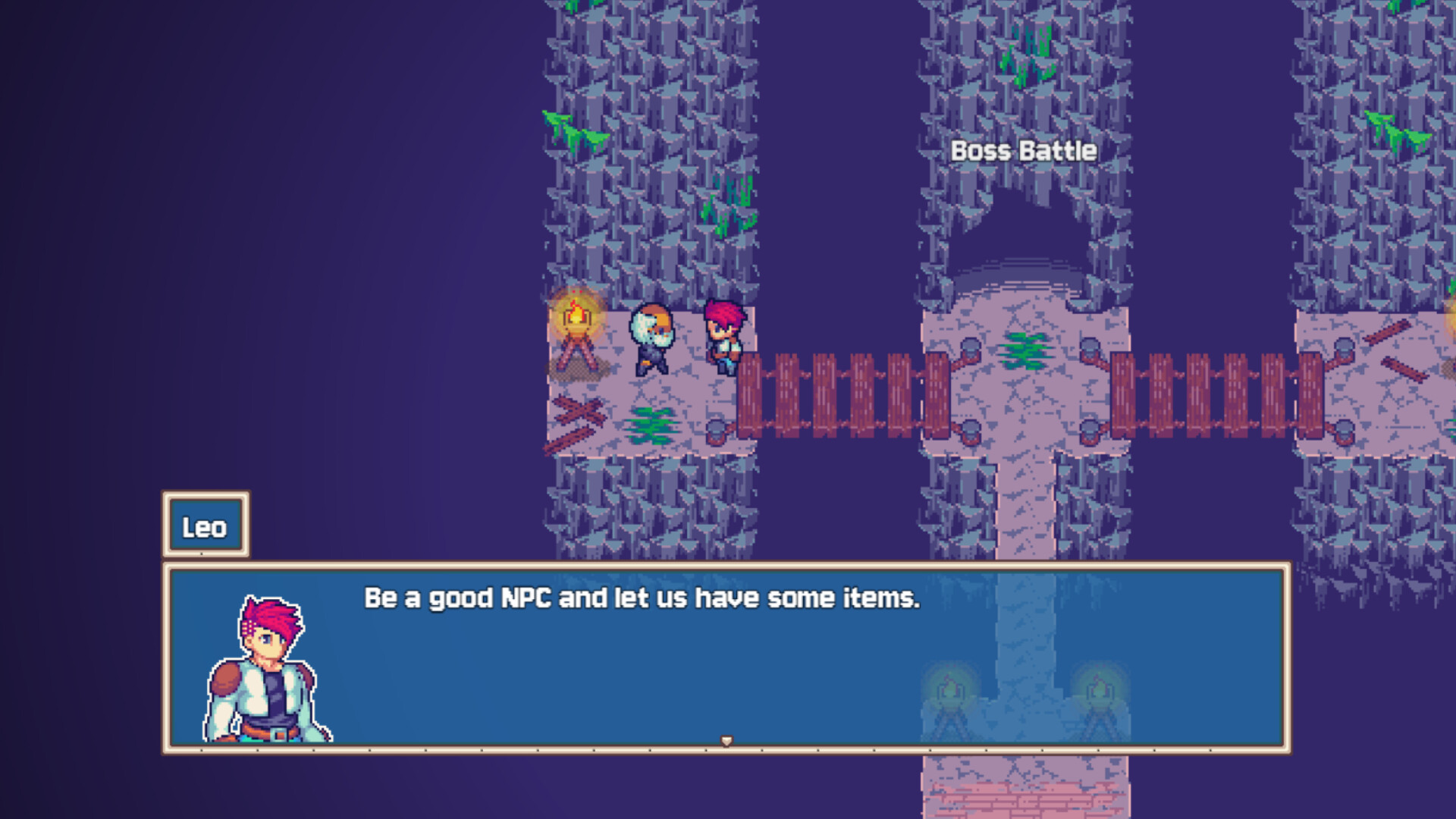The image size is (1456, 819).
Task: Click the Leo nameplate above the dialogue
Action: click(206, 525)
